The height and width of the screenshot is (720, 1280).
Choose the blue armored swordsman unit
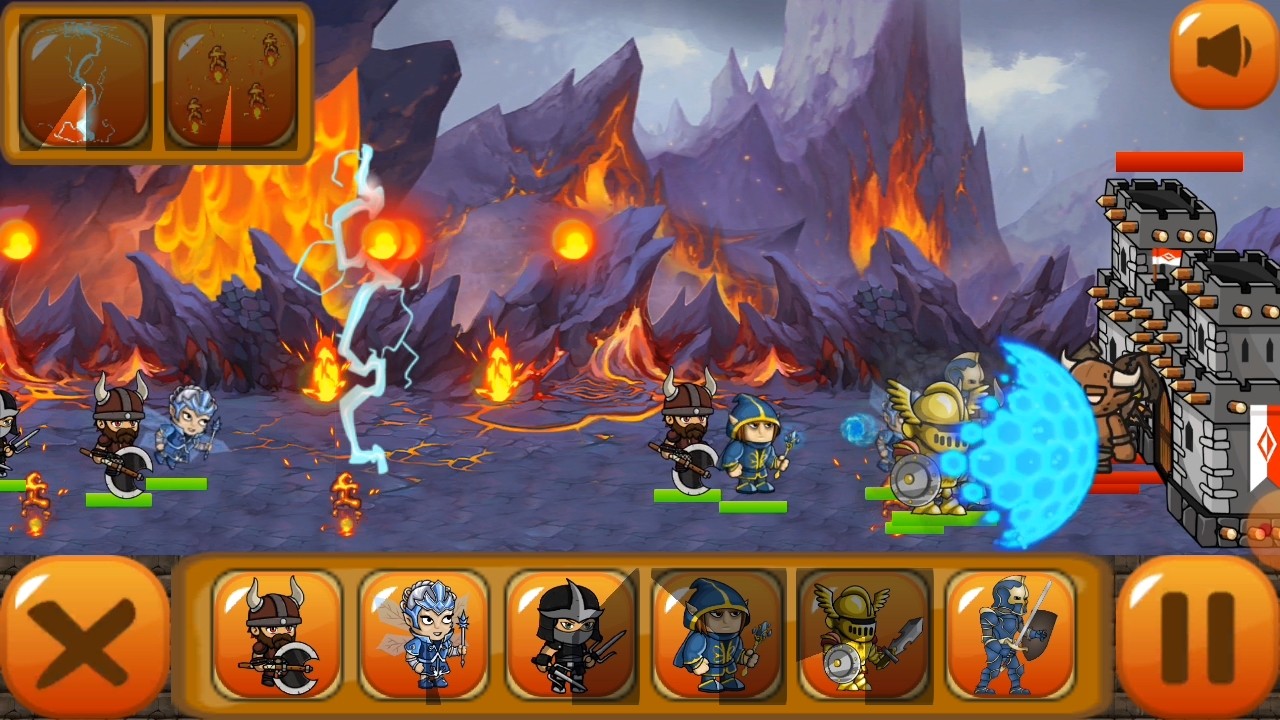(x=1010, y=634)
